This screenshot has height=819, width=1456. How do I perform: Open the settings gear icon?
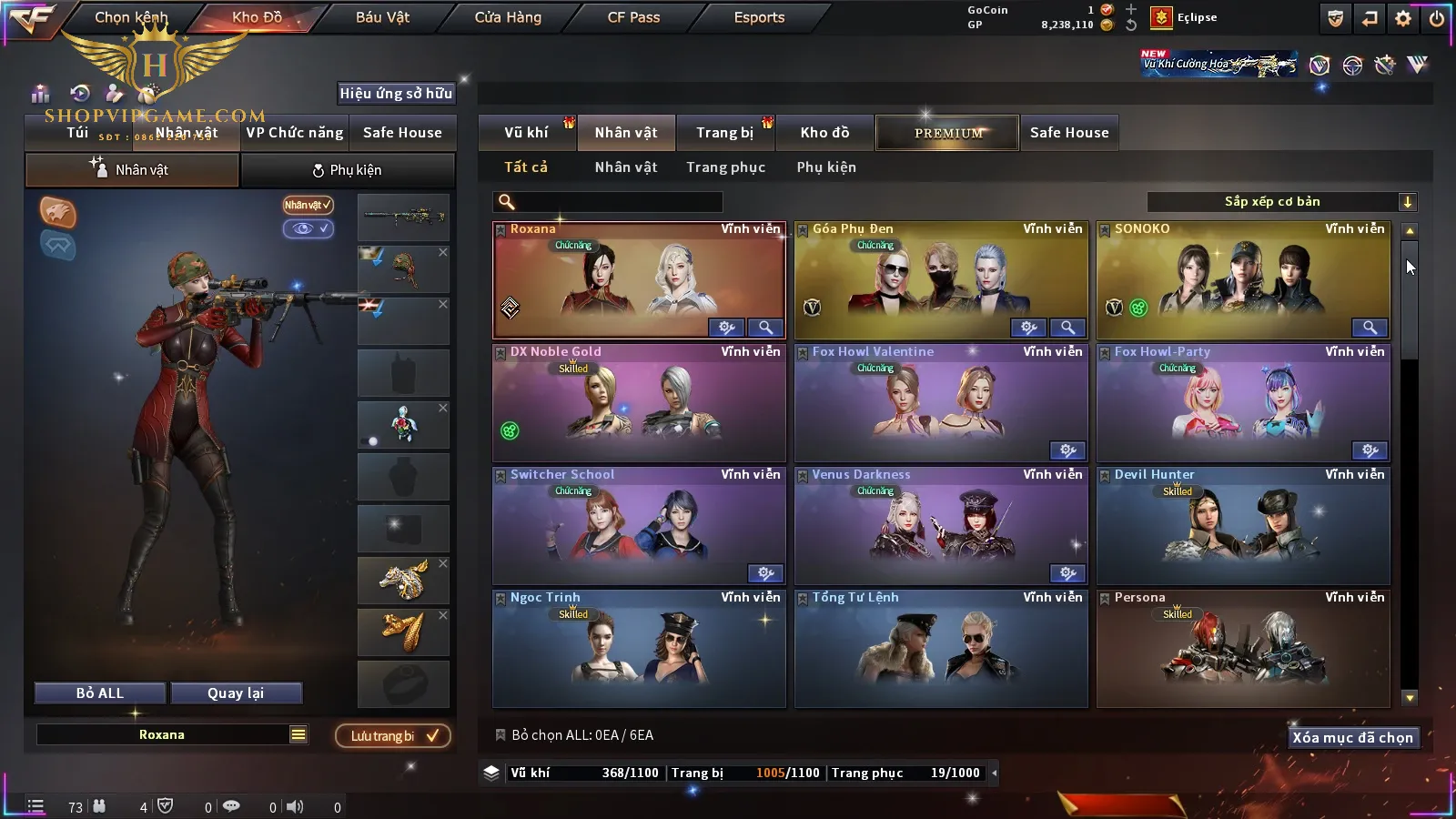tap(1403, 18)
